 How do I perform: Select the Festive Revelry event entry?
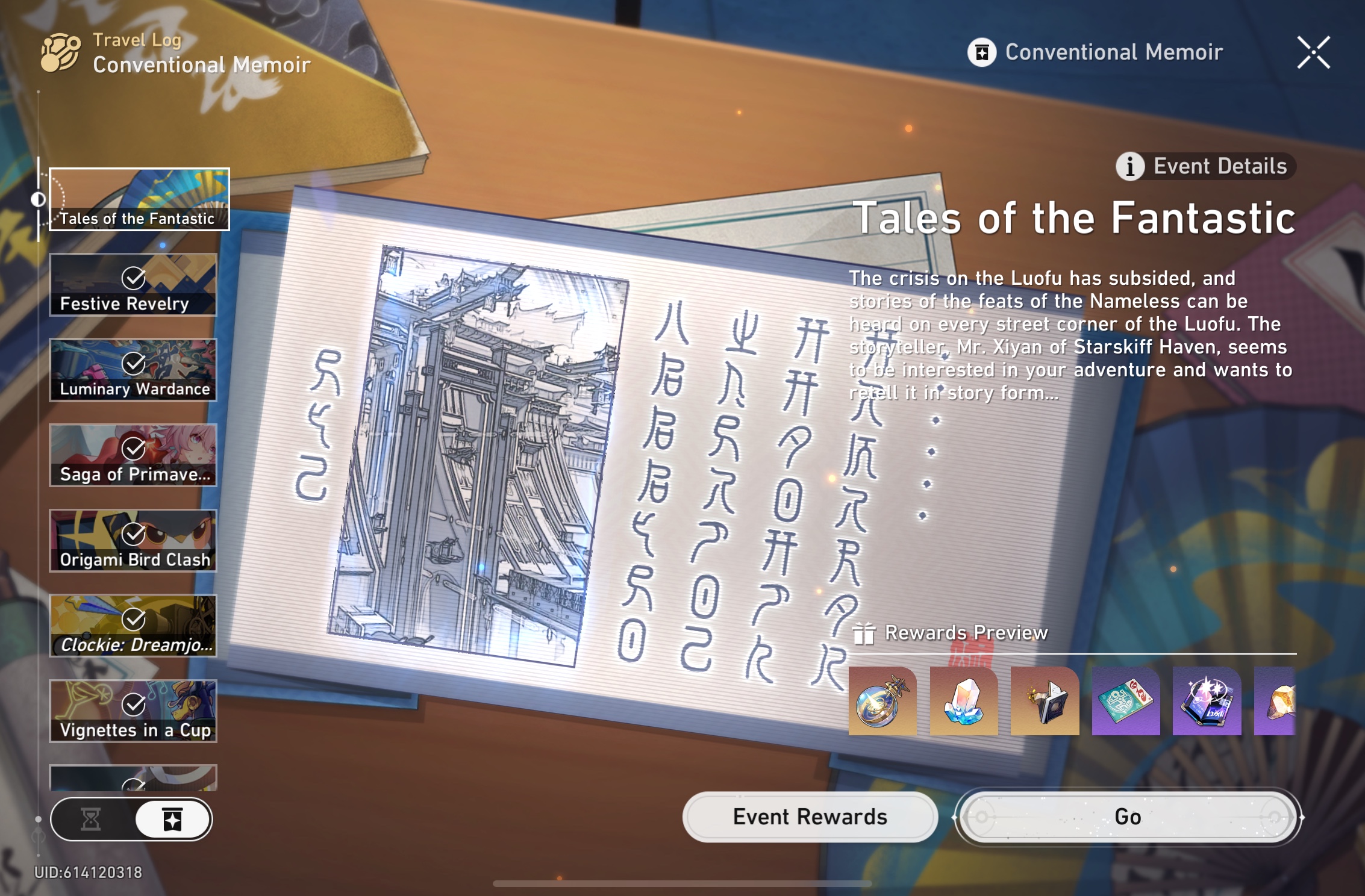pos(133,285)
